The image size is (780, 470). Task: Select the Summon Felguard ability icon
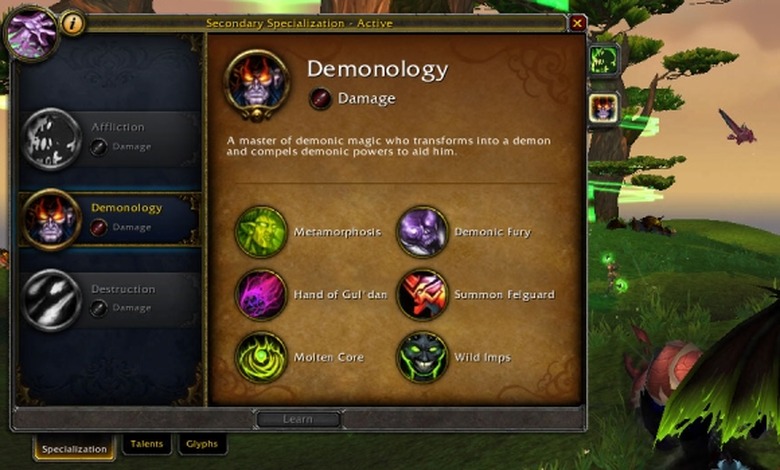(422, 295)
